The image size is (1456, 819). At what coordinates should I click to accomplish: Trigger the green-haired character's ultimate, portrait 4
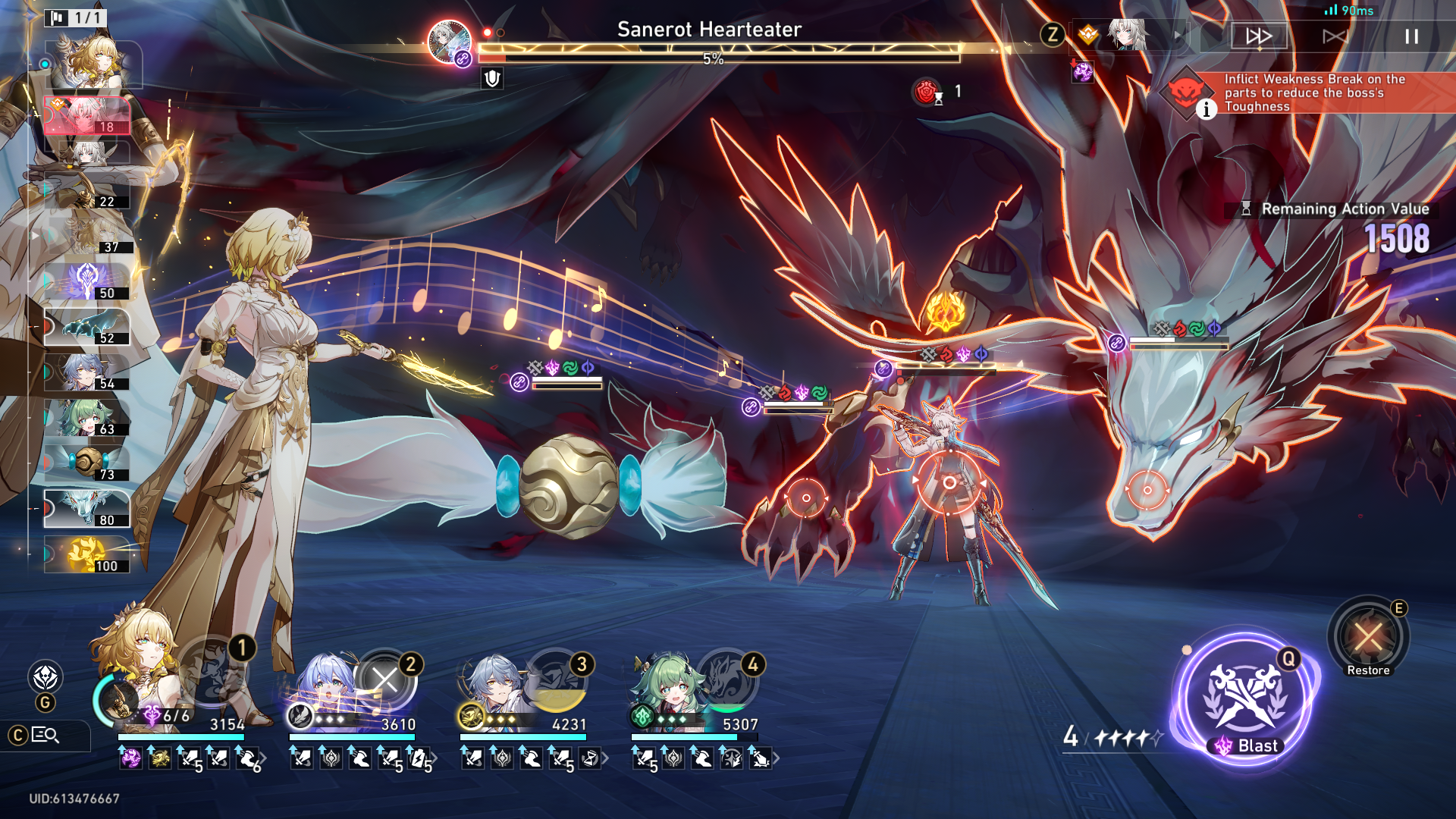tap(727, 680)
